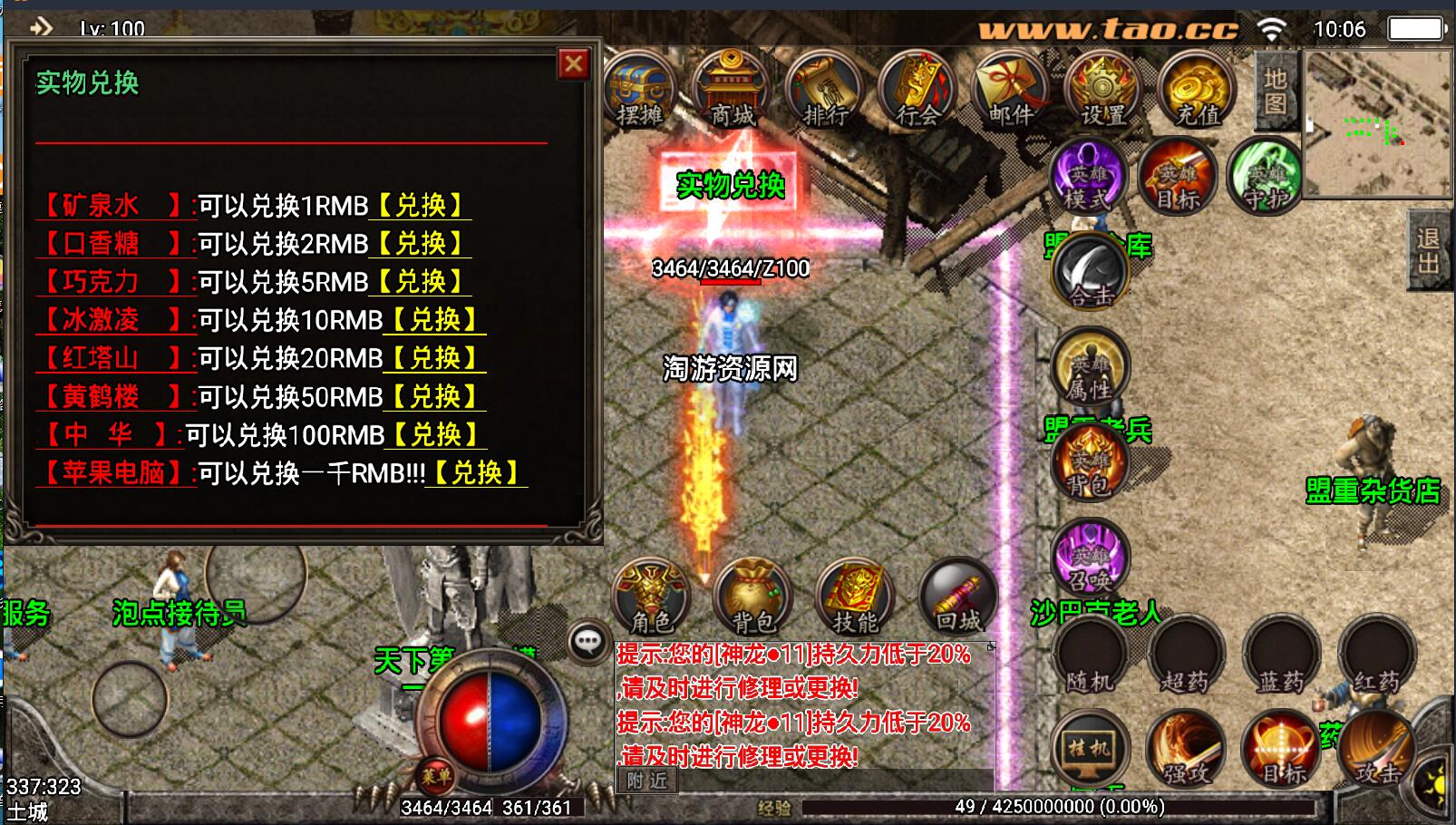Select the 回城 town return icon

pyautogui.click(x=959, y=597)
